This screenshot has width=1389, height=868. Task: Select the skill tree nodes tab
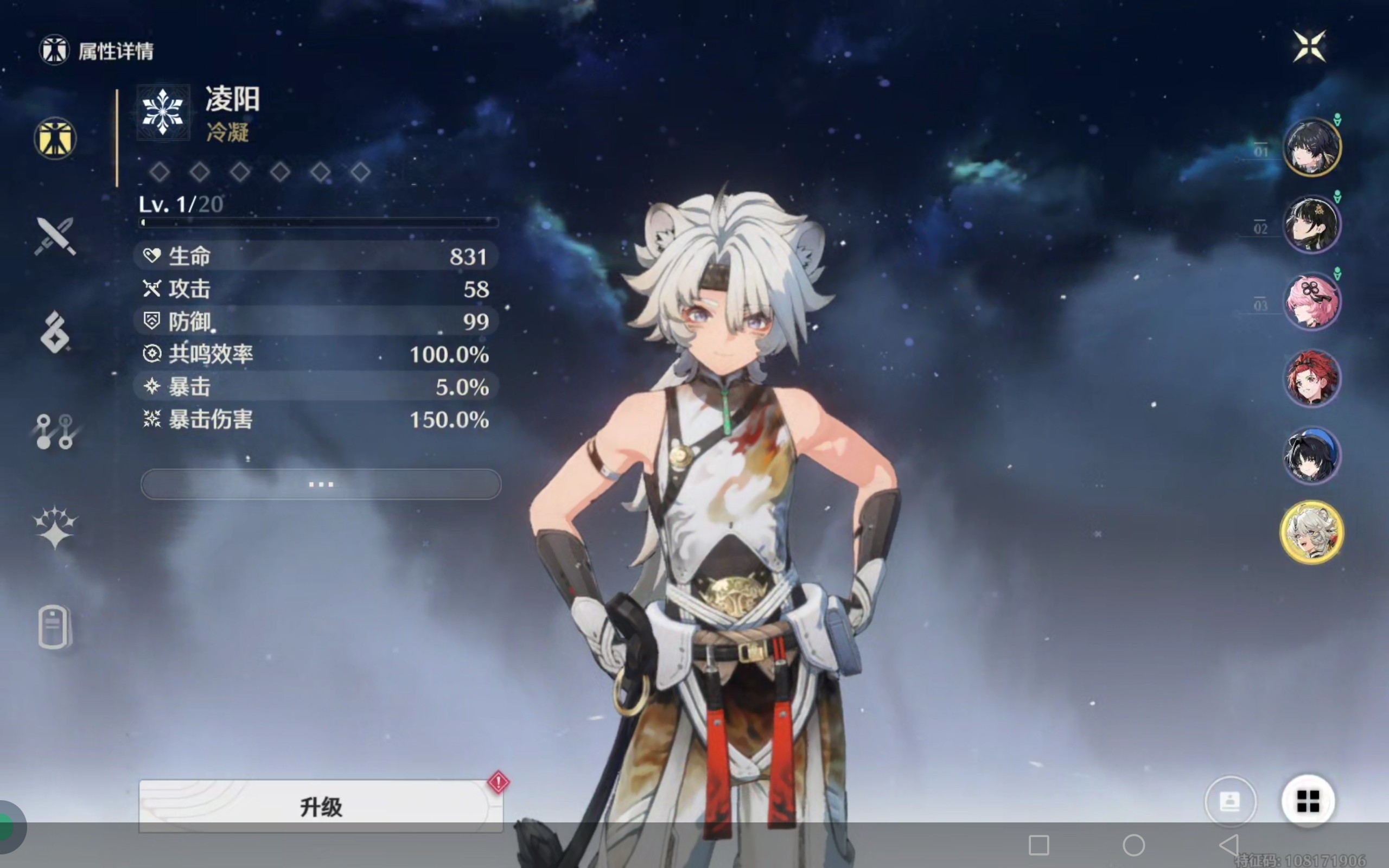click(55, 431)
